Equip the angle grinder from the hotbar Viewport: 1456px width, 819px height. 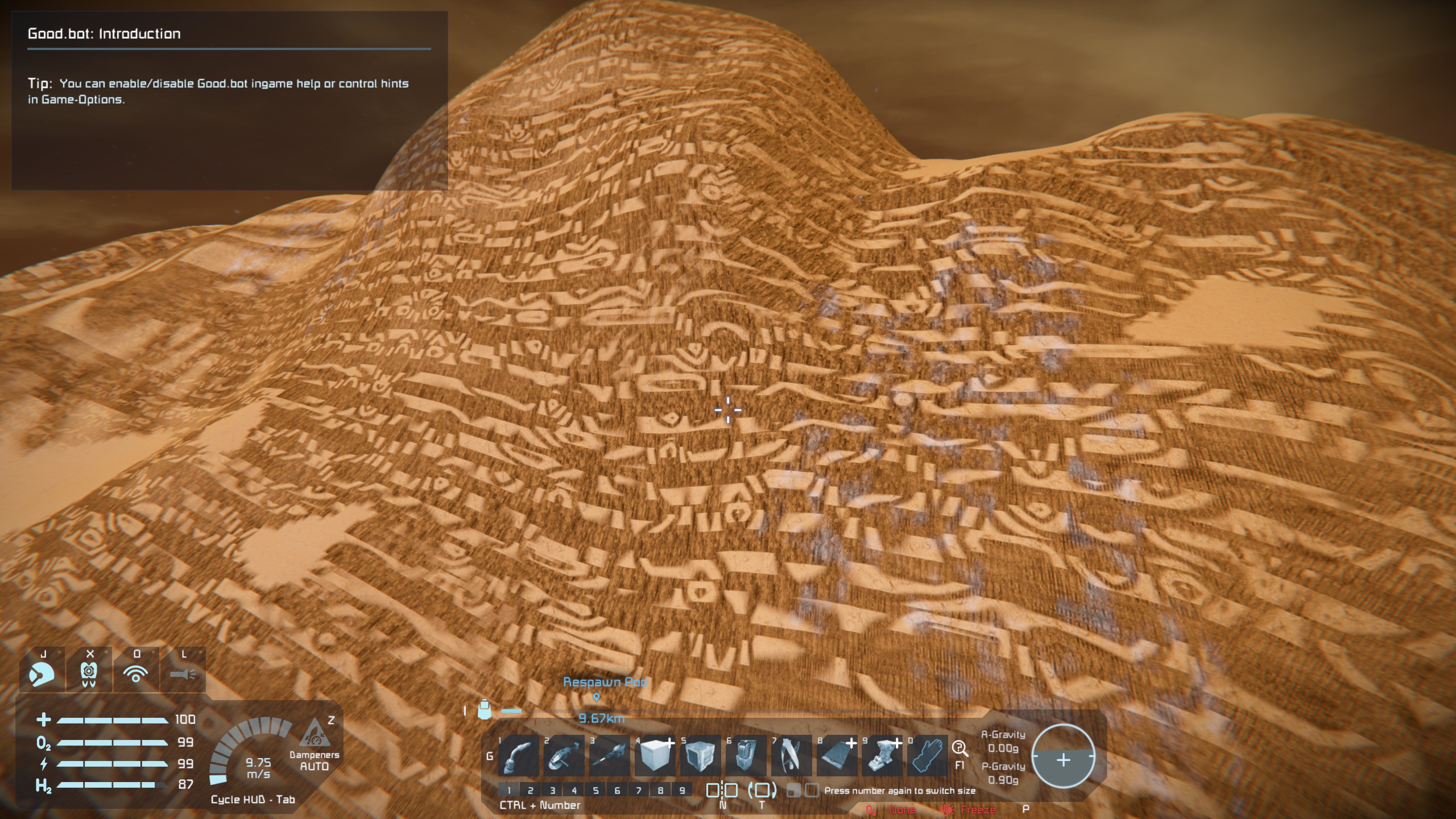click(x=564, y=756)
